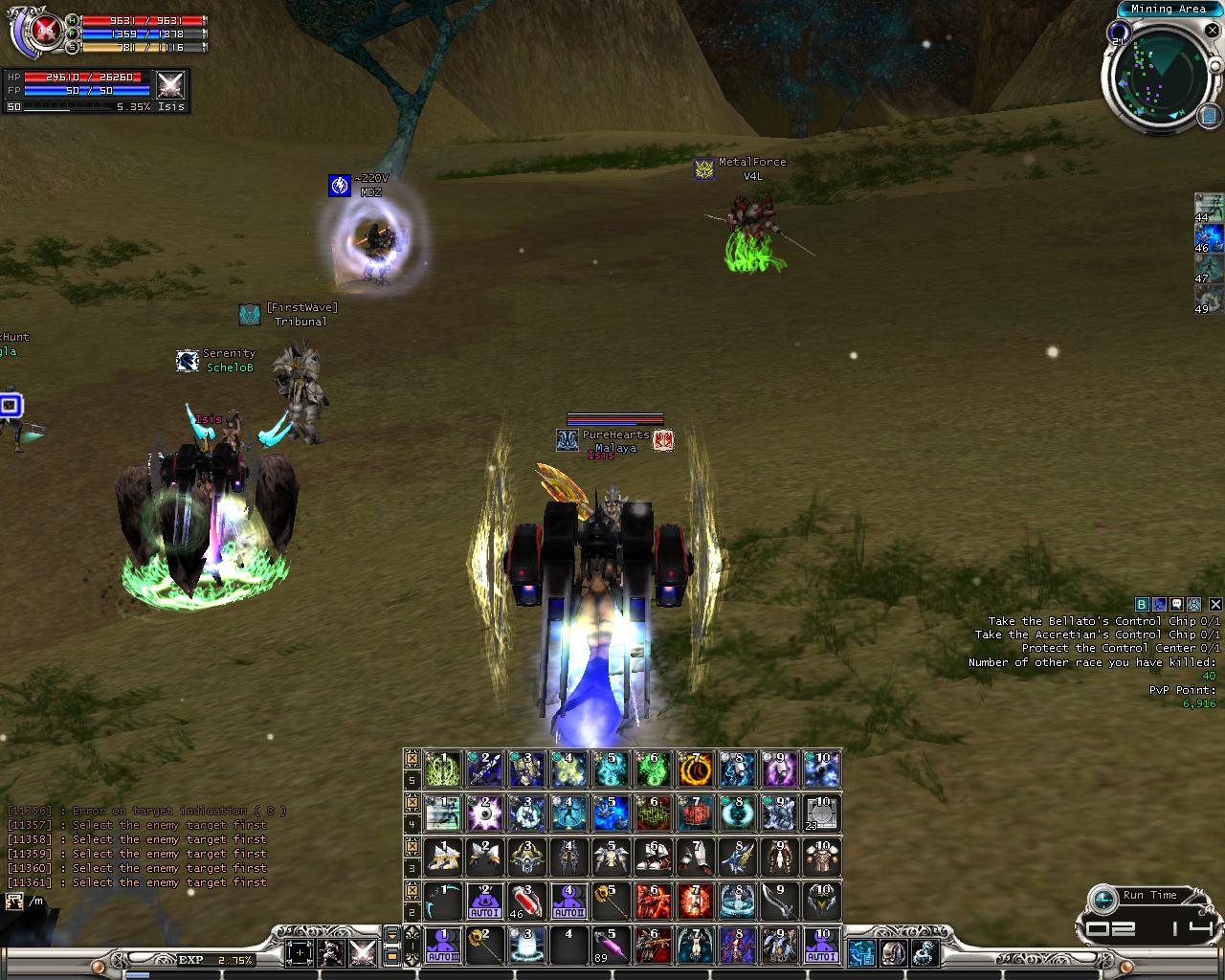Close the quest tracker panel
Screen dimensions: 1225x980
[x=1215, y=604]
